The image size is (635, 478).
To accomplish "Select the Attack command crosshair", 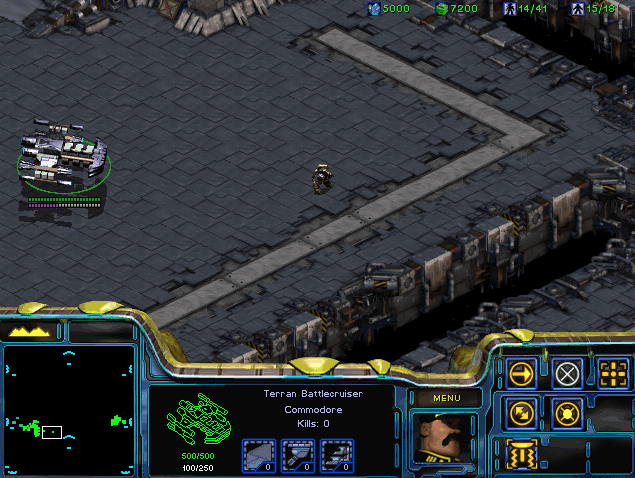I will 613,374.
